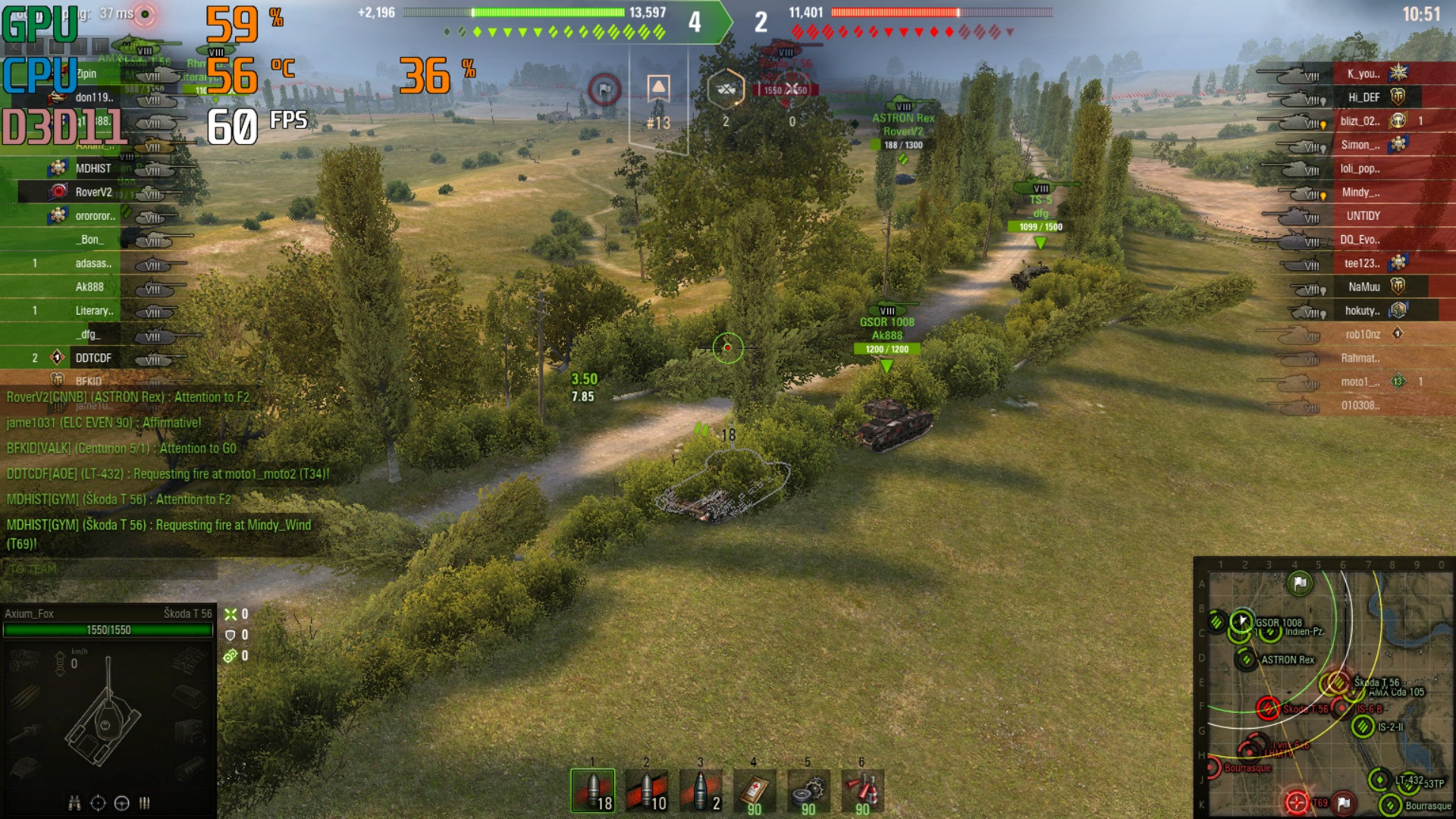Click the red enemy base flag on minimap
The image size is (1456, 819).
[x=1344, y=802]
